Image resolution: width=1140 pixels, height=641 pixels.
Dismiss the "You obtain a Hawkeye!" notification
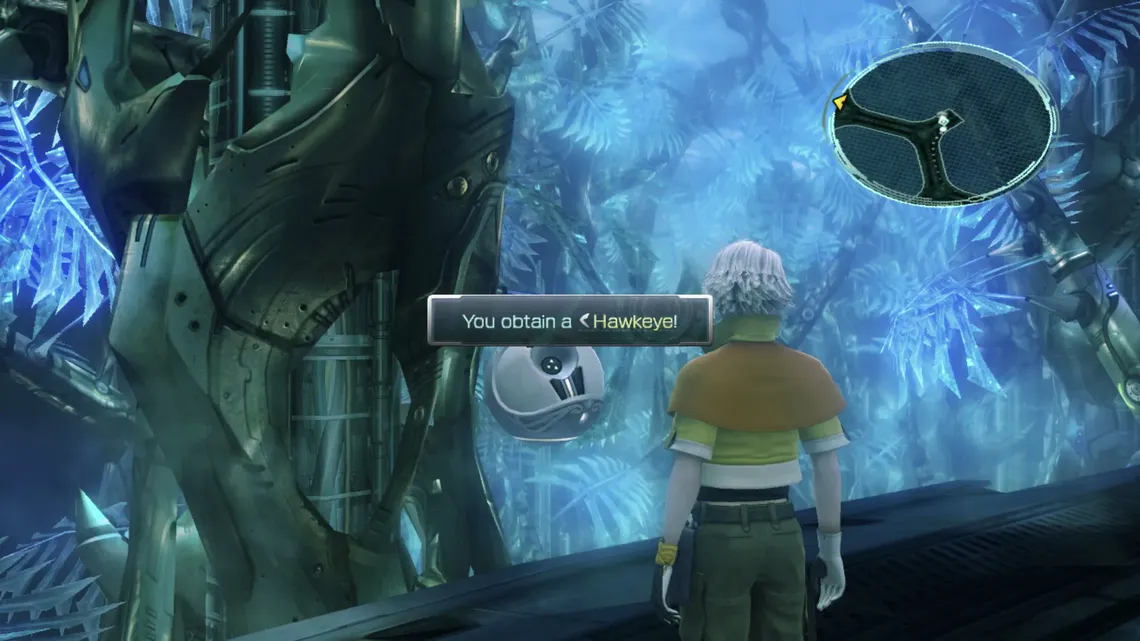[x=570, y=321]
